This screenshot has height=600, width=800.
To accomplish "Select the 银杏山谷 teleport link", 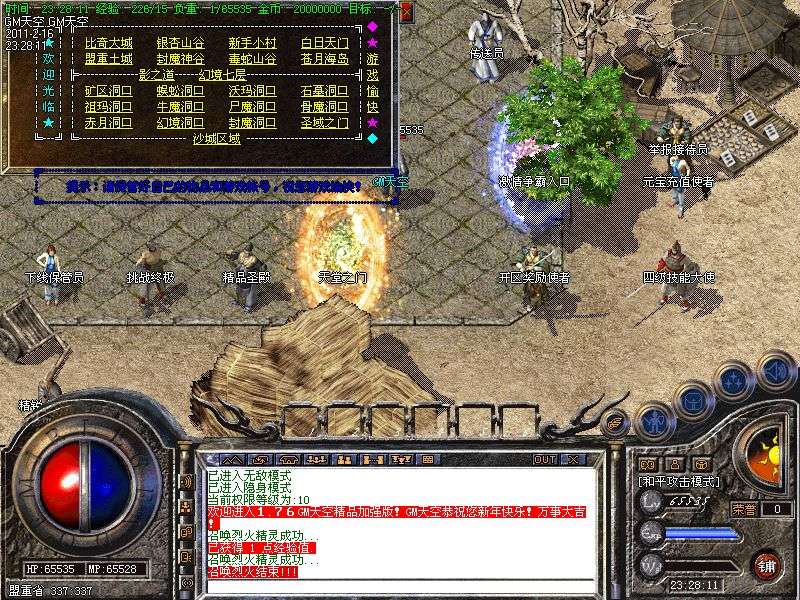I will (180, 43).
